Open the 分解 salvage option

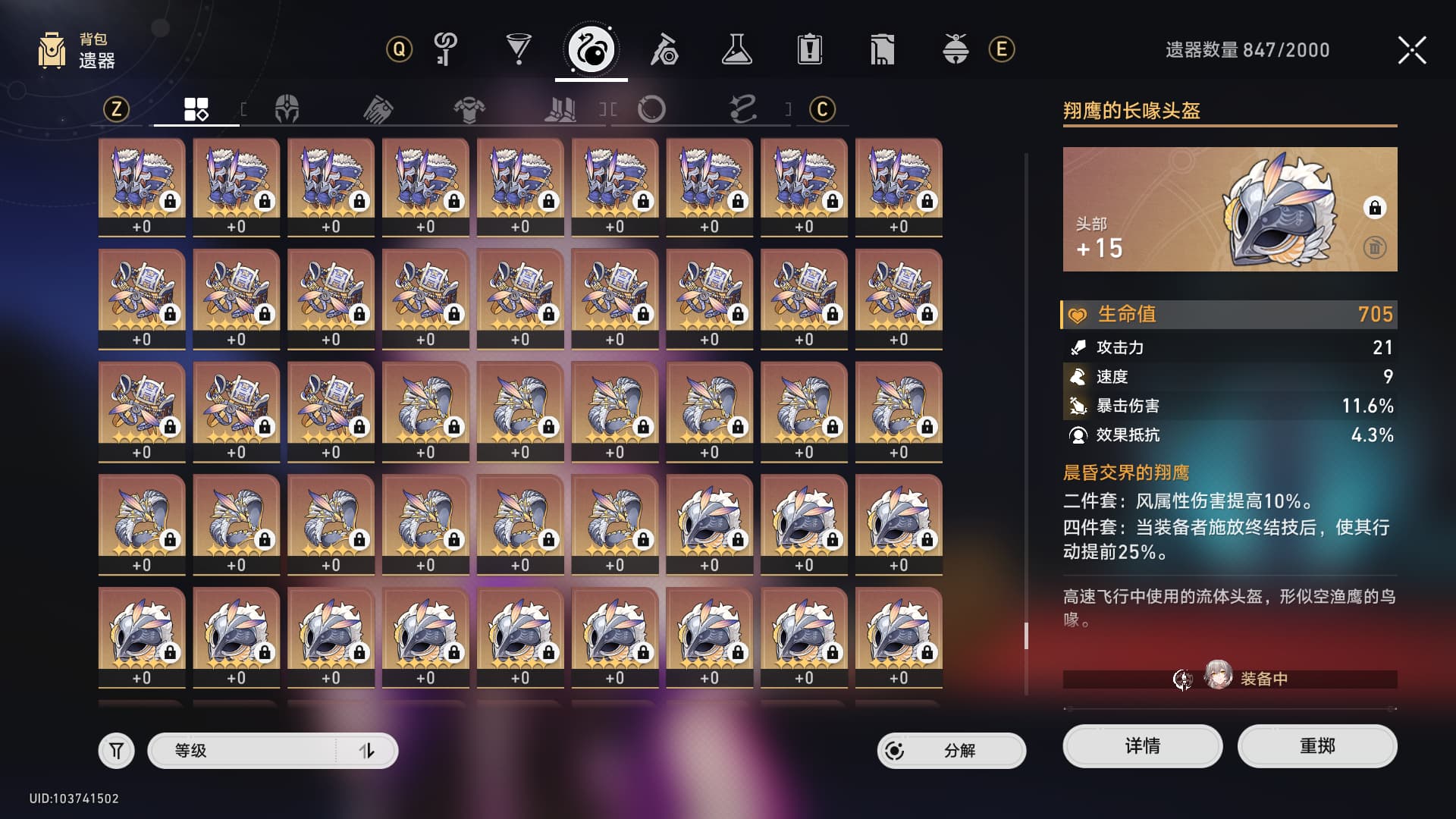(952, 751)
